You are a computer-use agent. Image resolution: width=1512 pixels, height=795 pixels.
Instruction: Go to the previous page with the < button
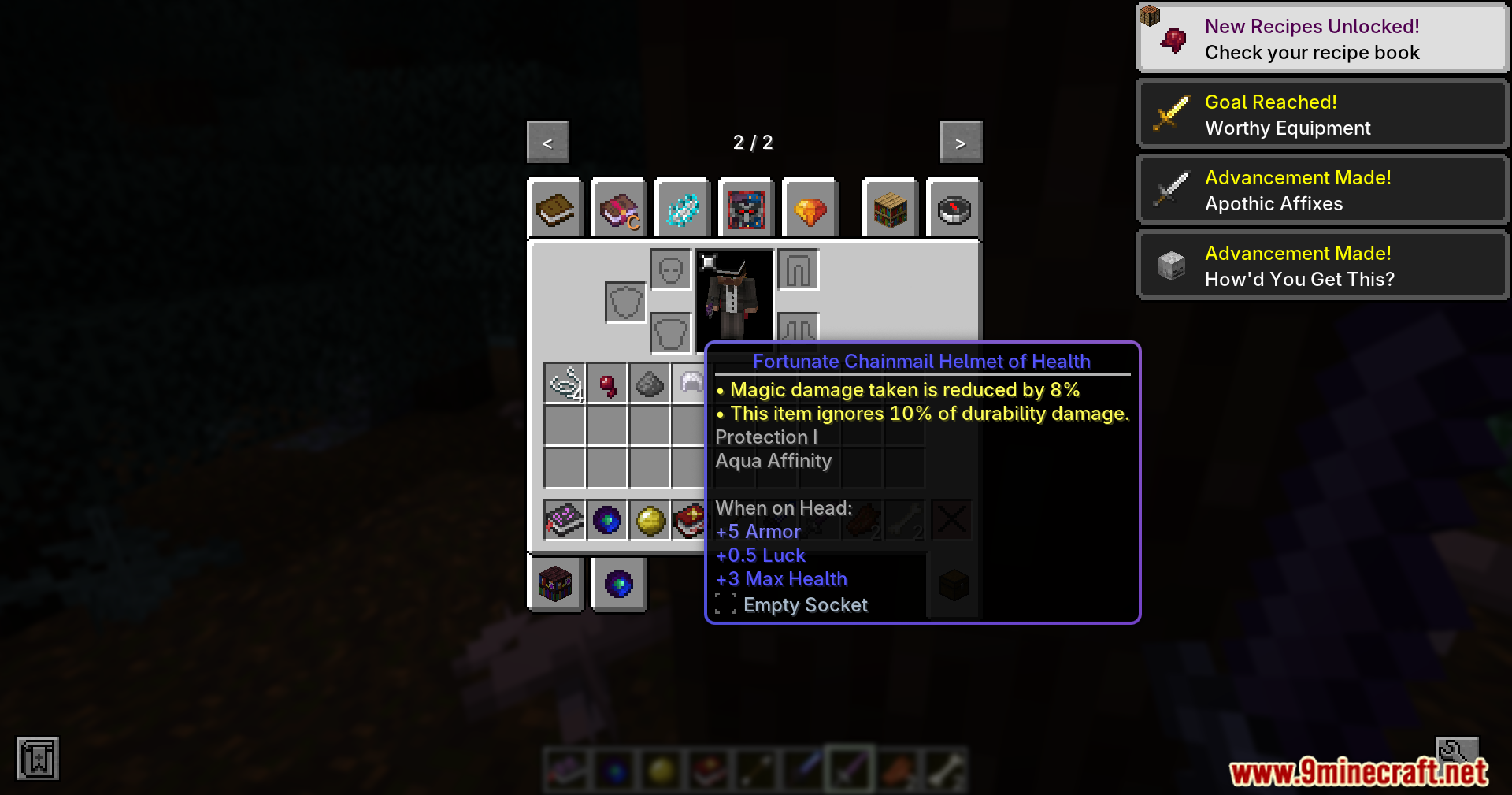click(547, 142)
